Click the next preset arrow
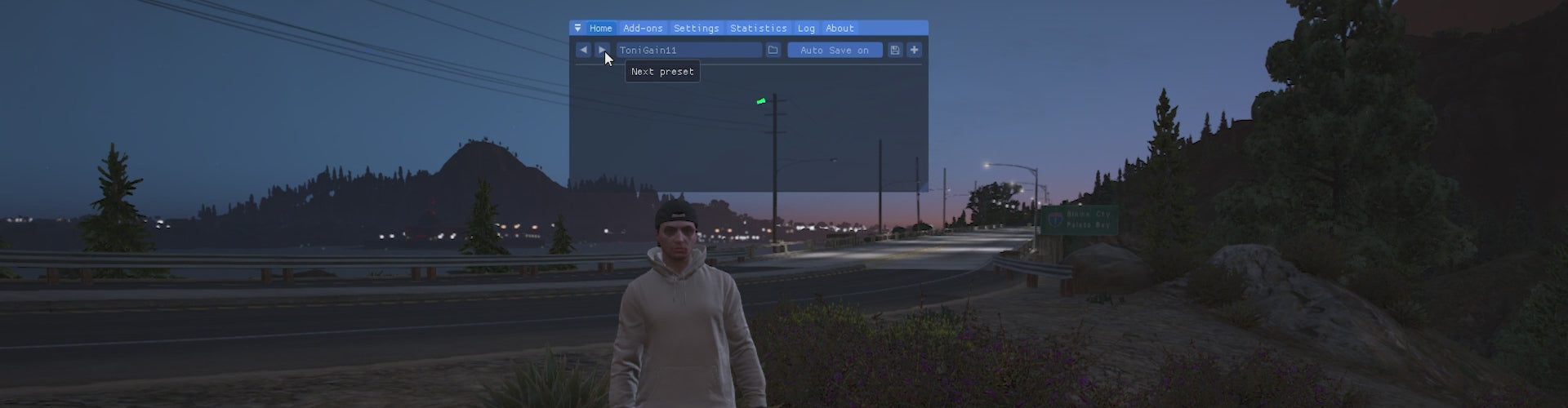This screenshot has height=408, width=1568. (603, 51)
